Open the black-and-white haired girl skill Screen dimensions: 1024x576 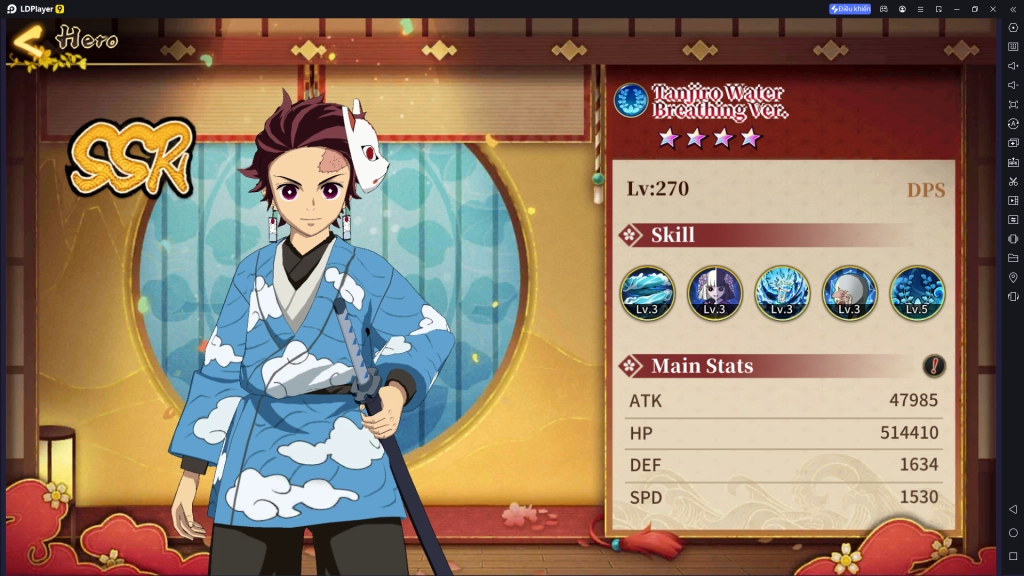(x=714, y=293)
